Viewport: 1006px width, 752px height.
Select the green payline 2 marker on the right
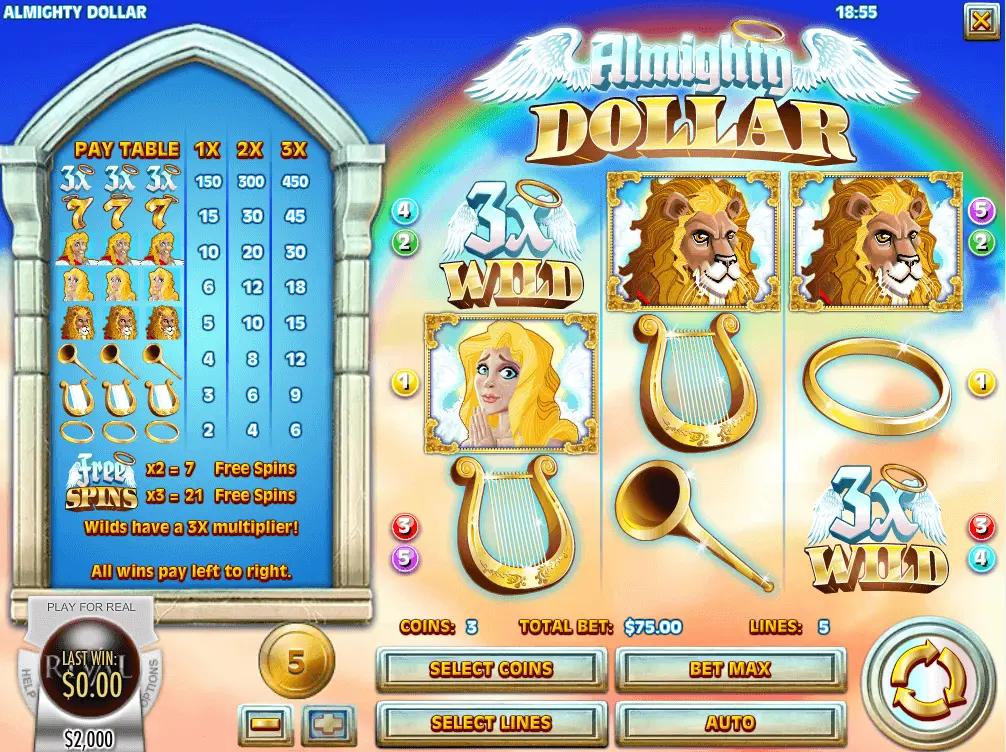[981, 241]
